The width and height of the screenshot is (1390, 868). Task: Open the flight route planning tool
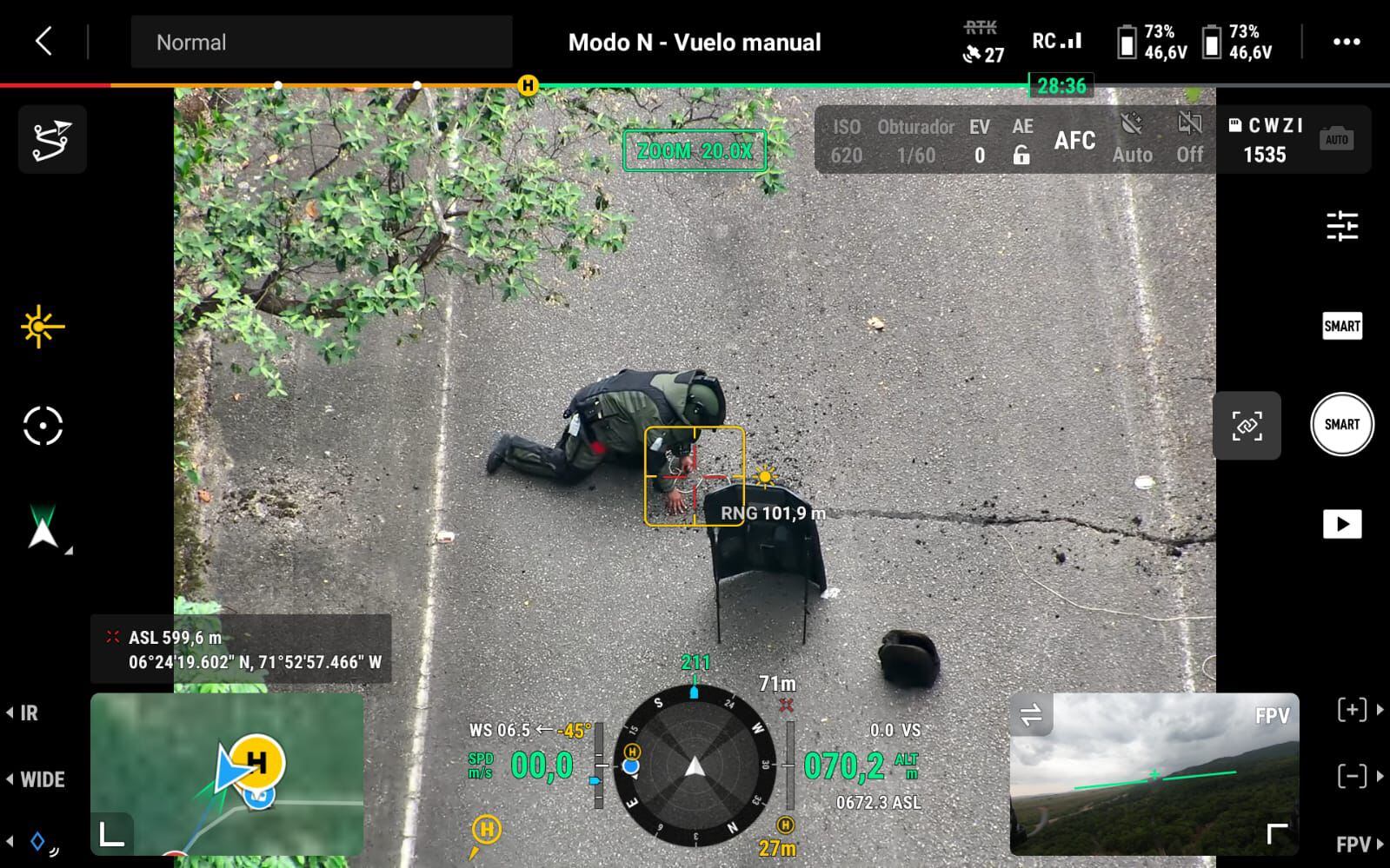[52, 138]
